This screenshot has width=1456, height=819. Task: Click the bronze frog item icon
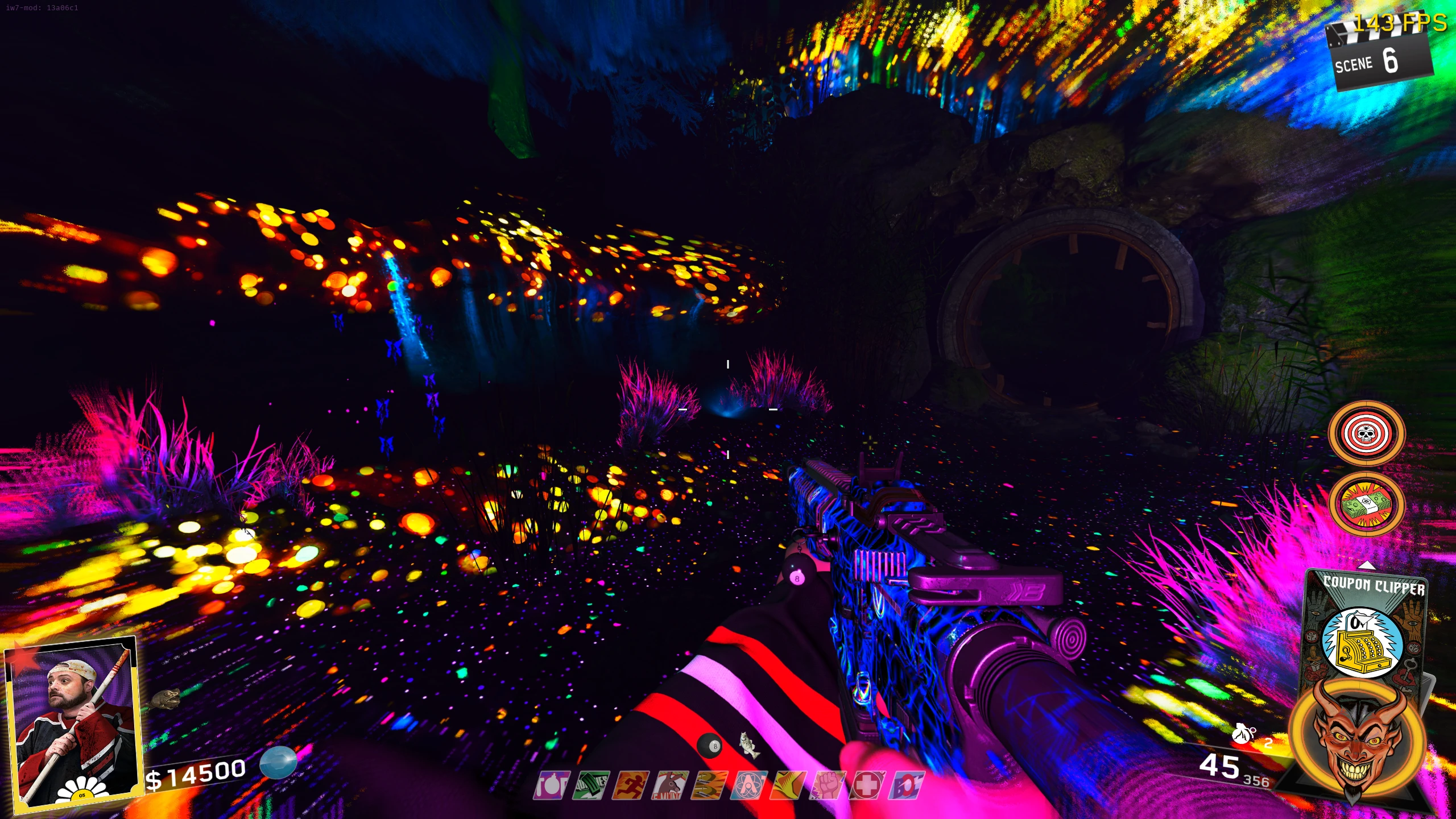[166, 698]
